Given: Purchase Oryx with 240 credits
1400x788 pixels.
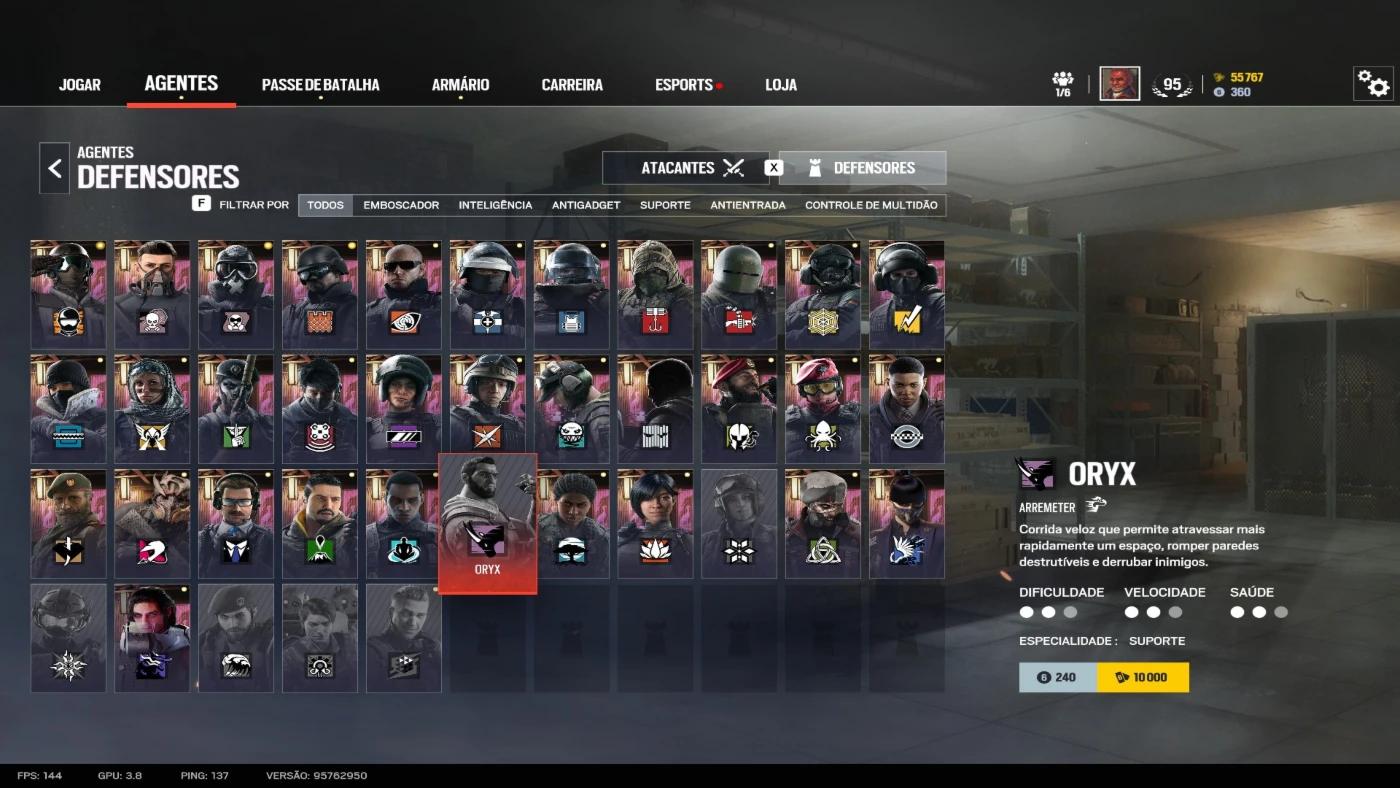Looking at the screenshot, I should click(x=1058, y=677).
